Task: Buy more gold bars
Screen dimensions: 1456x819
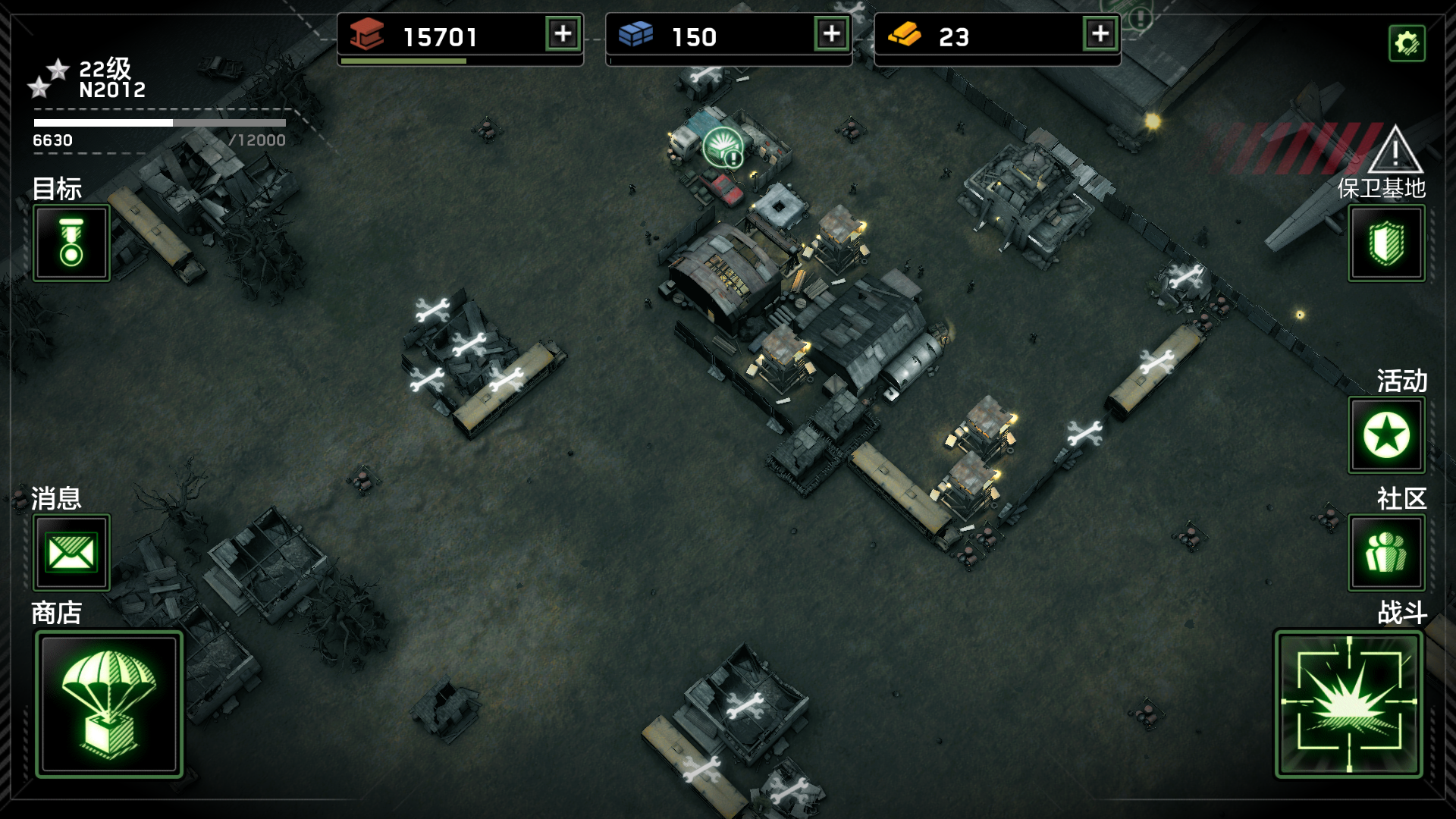Action: point(1100,34)
